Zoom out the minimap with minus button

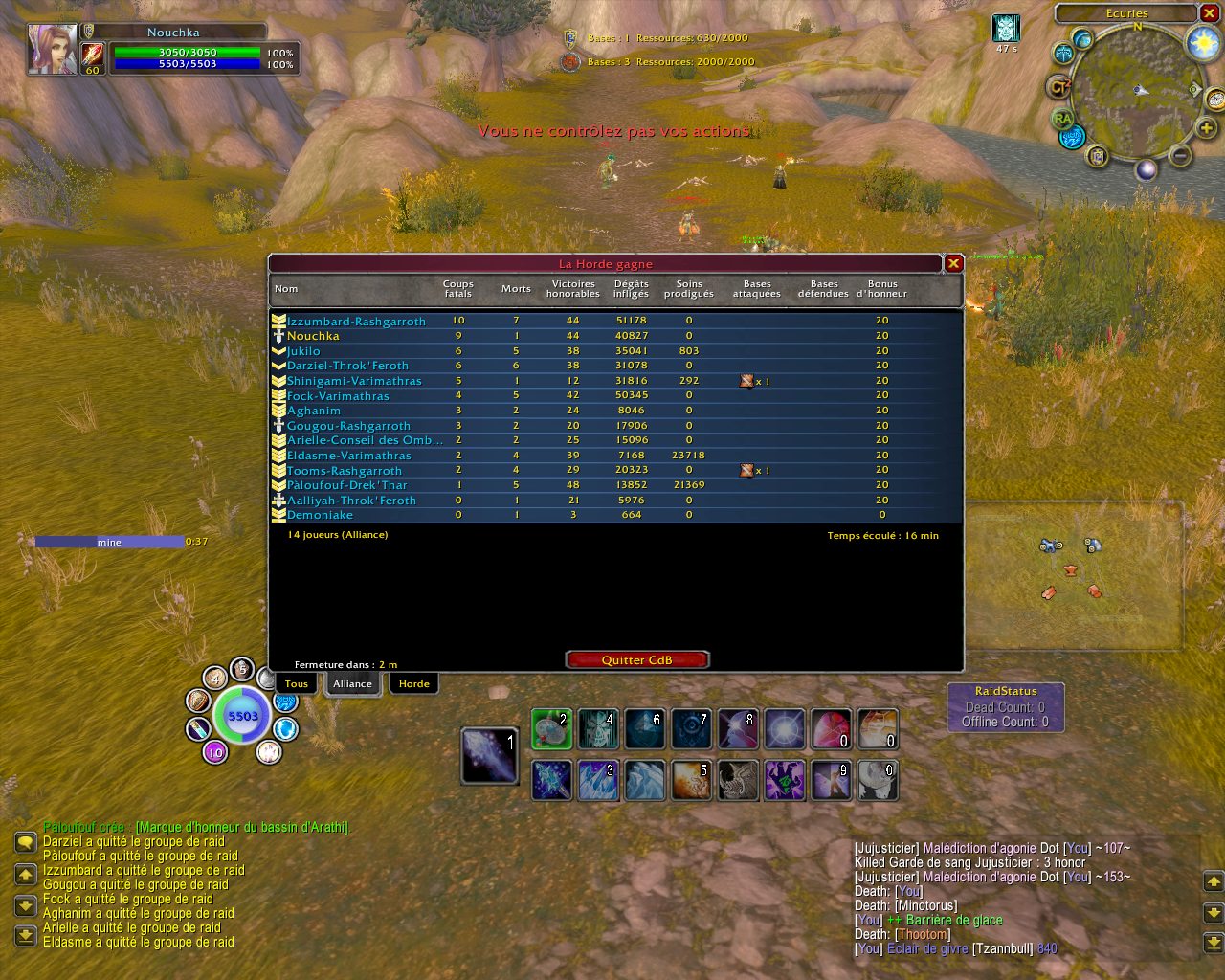pyautogui.click(x=1180, y=155)
